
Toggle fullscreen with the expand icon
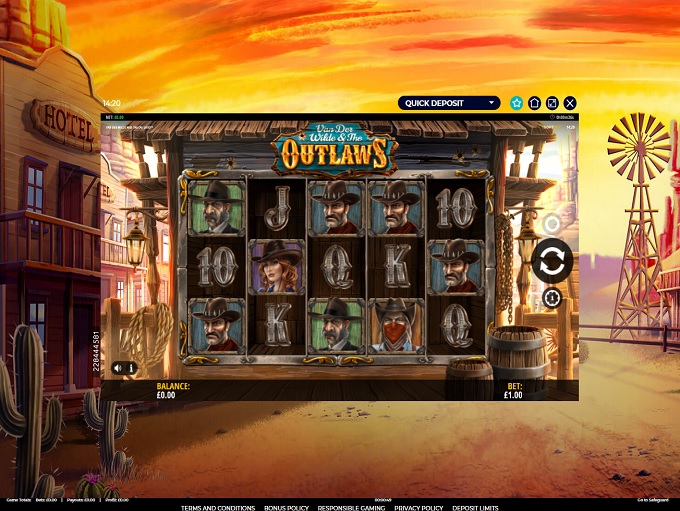(x=552, y=102)
